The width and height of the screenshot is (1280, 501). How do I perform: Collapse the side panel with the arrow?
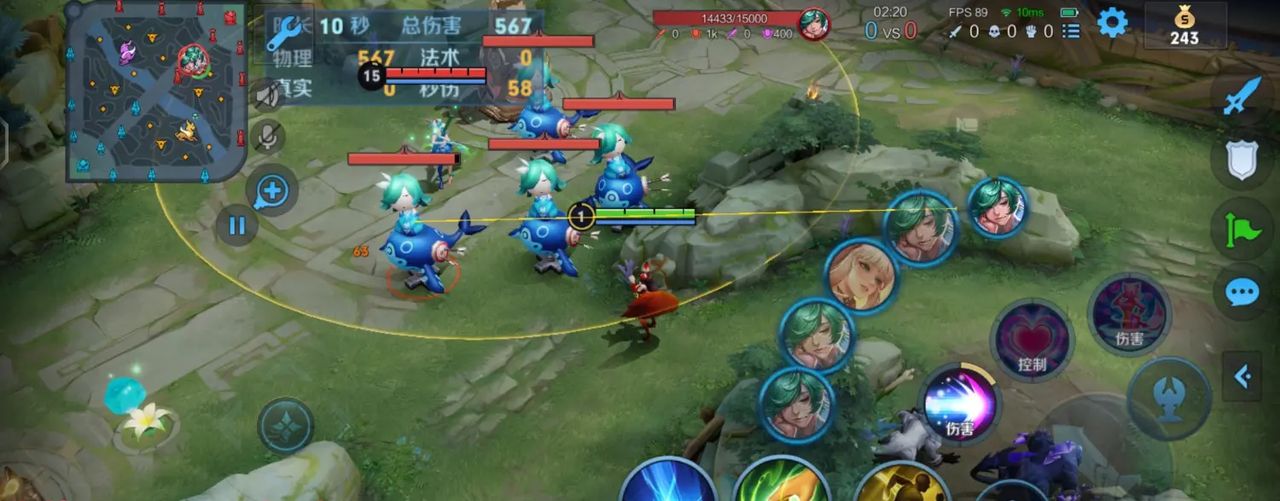click(x=1242, y=376)
